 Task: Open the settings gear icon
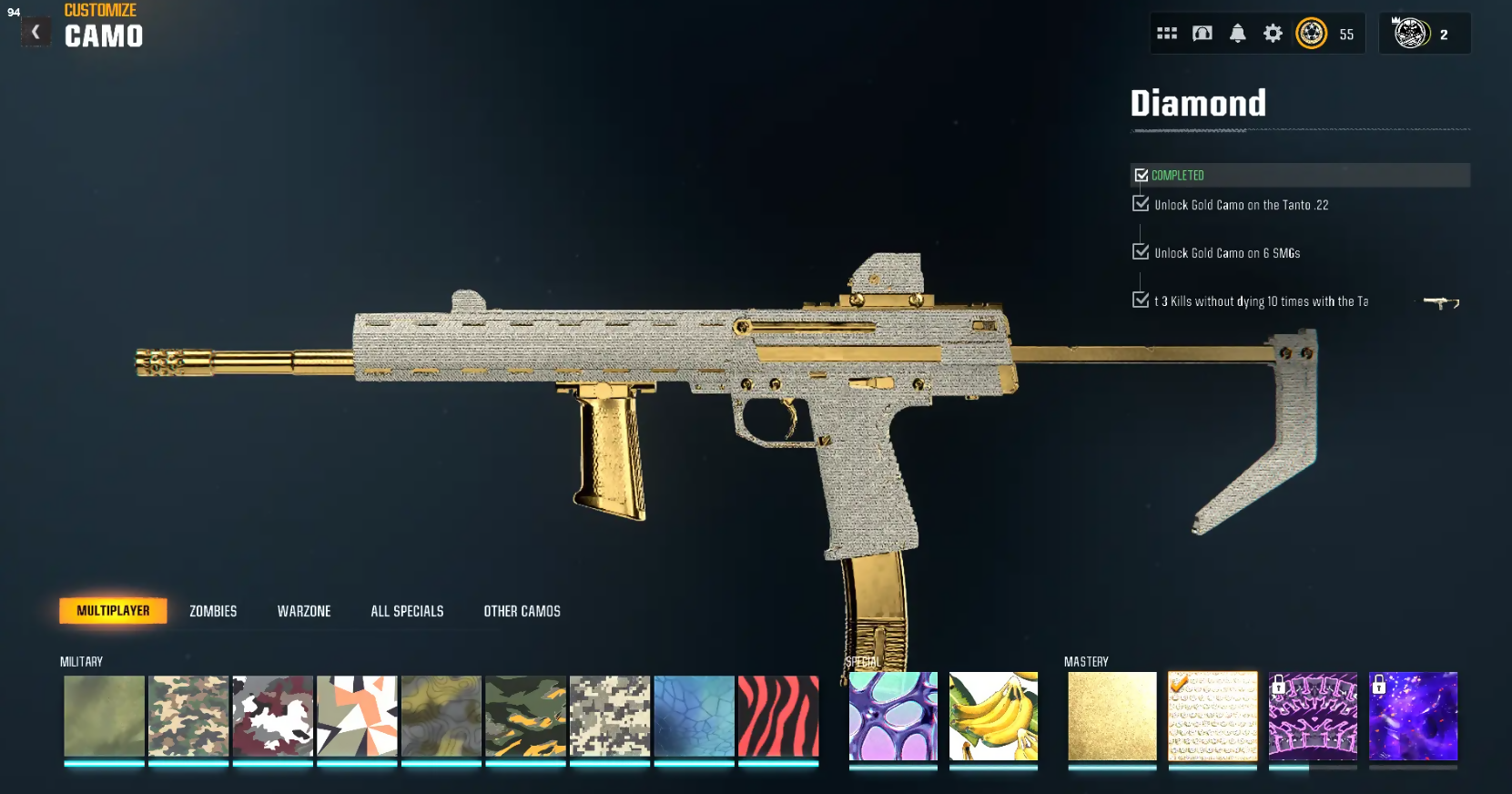coord(1273,34)
